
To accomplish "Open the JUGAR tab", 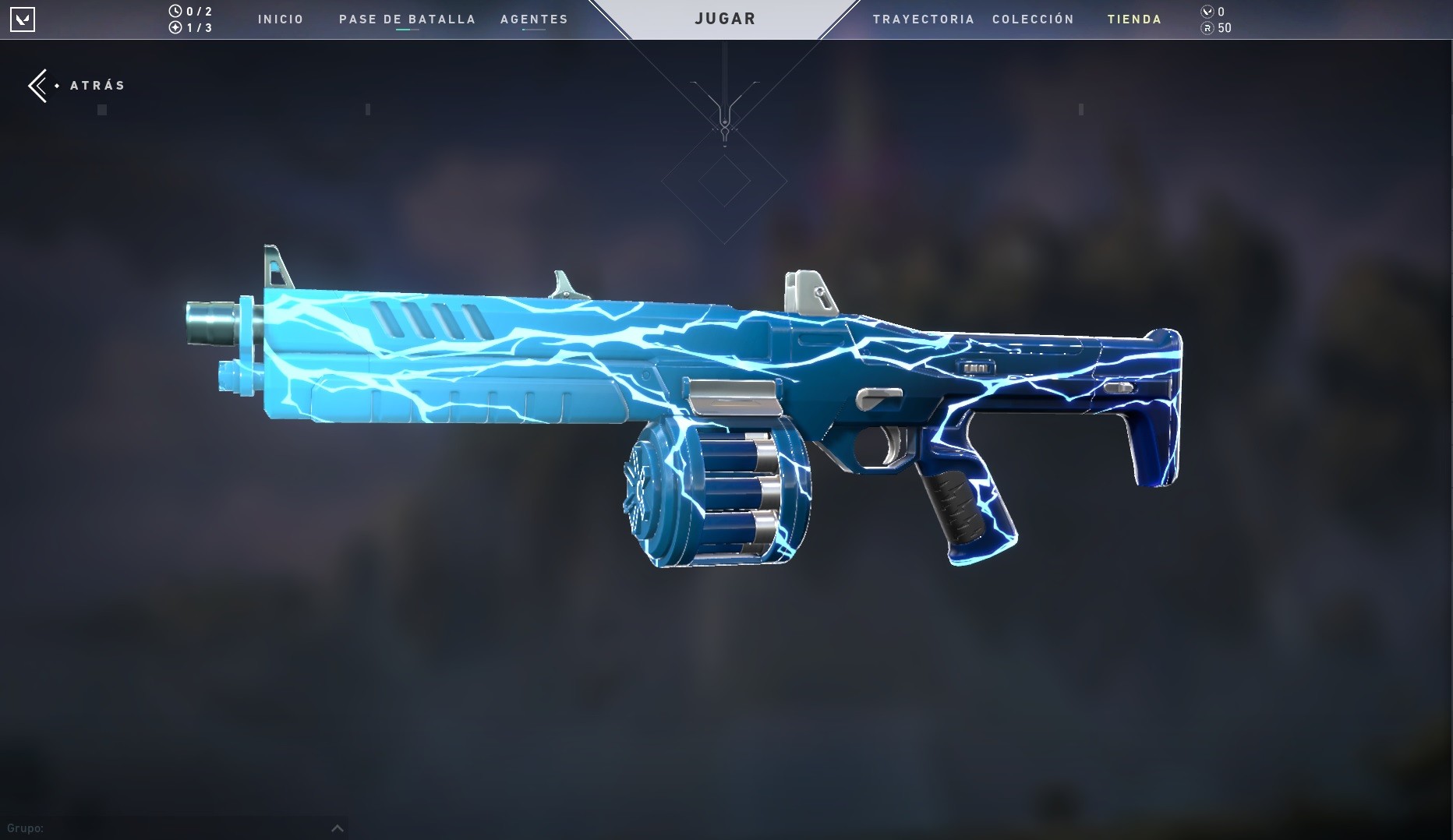I will (x=724, y=18).
